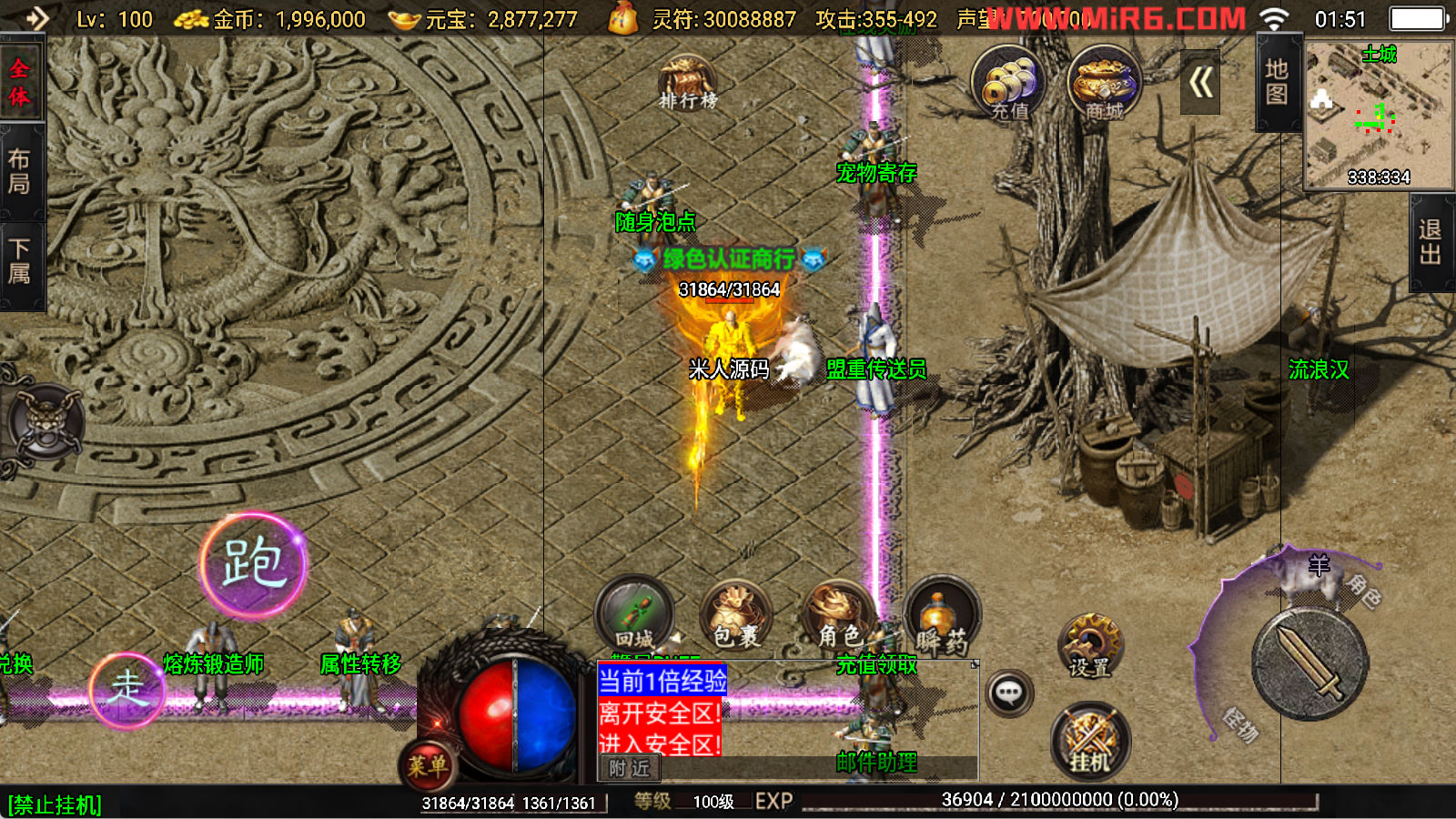Activate 挂机 auto-battle
This screenshot has width=1456, height=819.
point(1090,740)
